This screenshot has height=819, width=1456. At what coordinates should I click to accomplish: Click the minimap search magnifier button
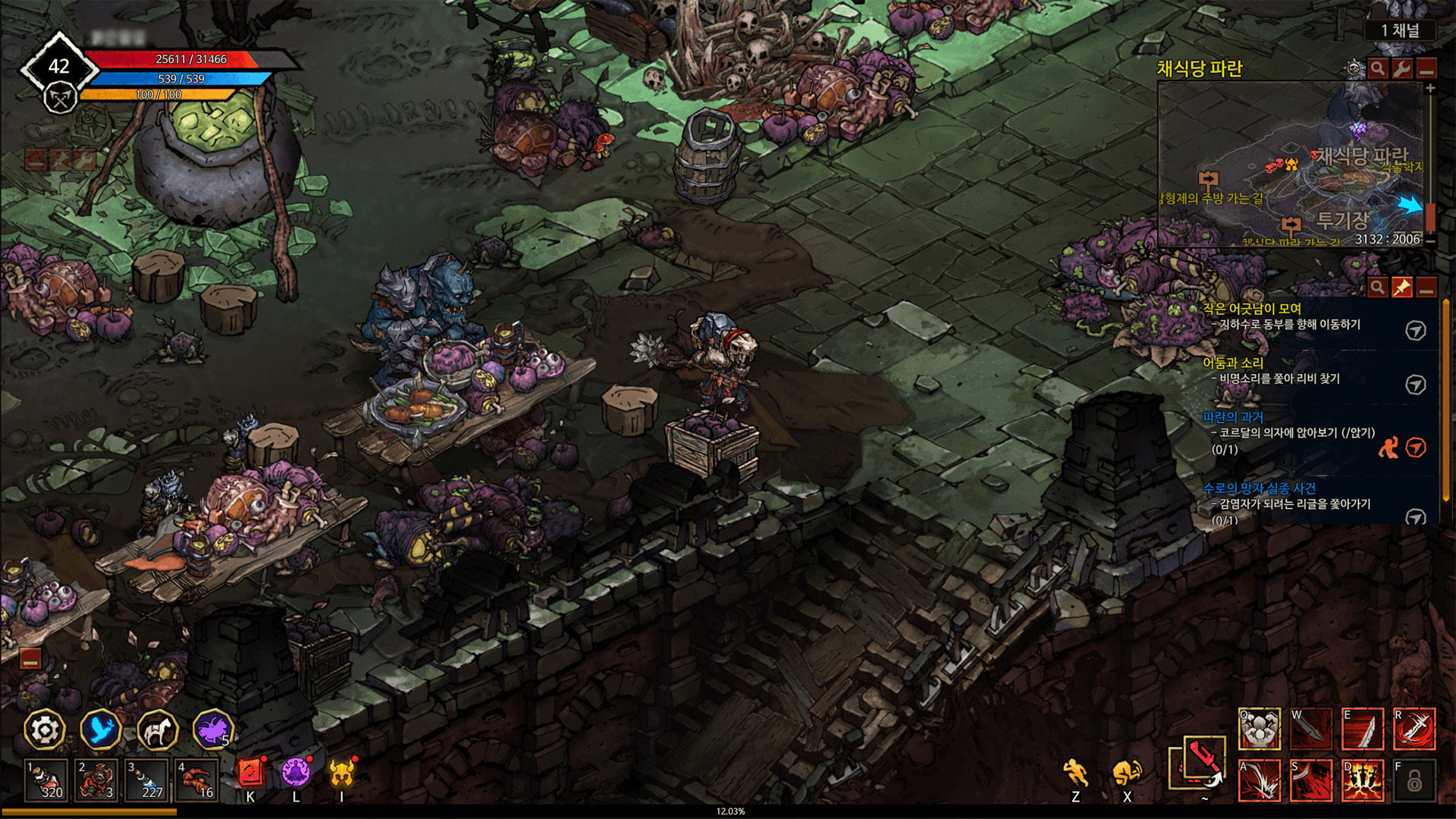pos(1377,69)
